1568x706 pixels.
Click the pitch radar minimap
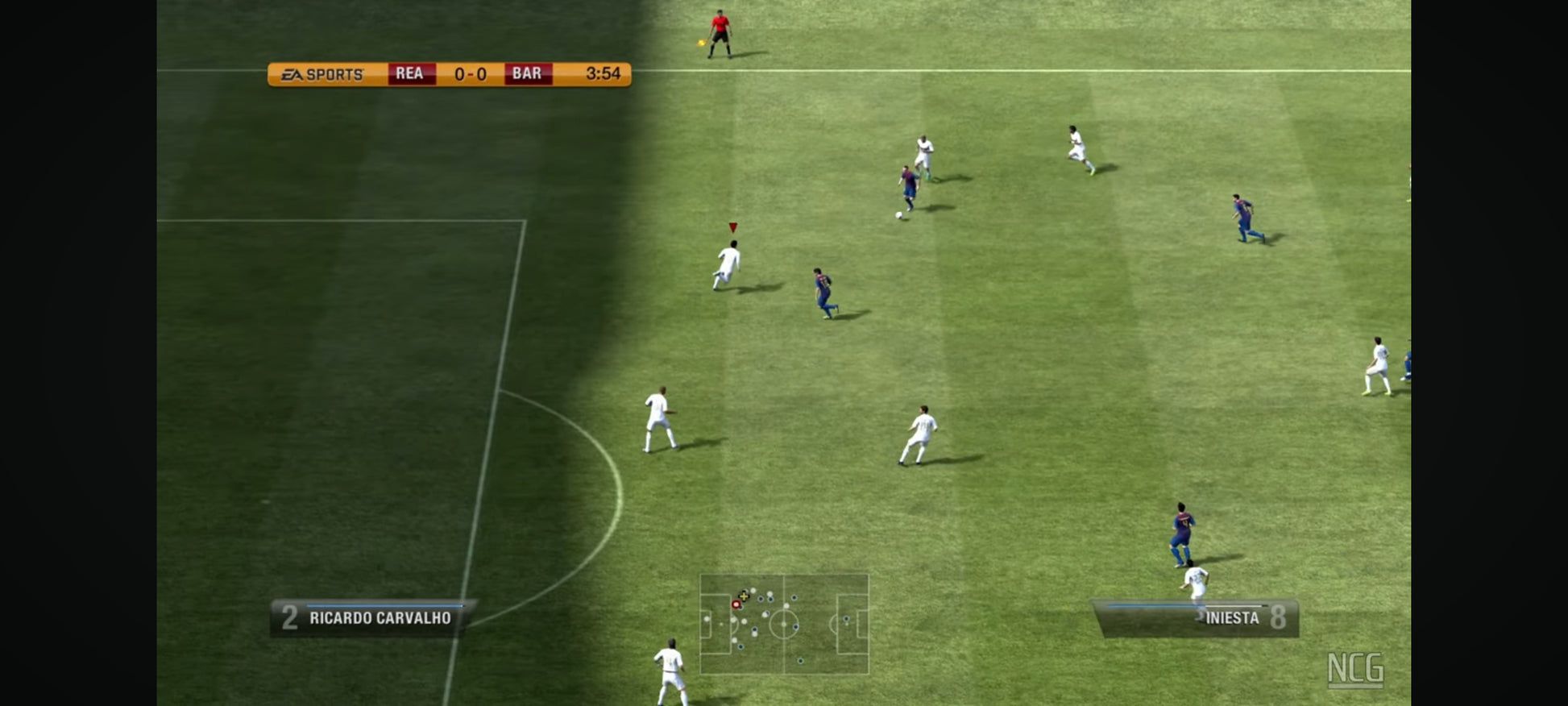[x=784, y=624]
